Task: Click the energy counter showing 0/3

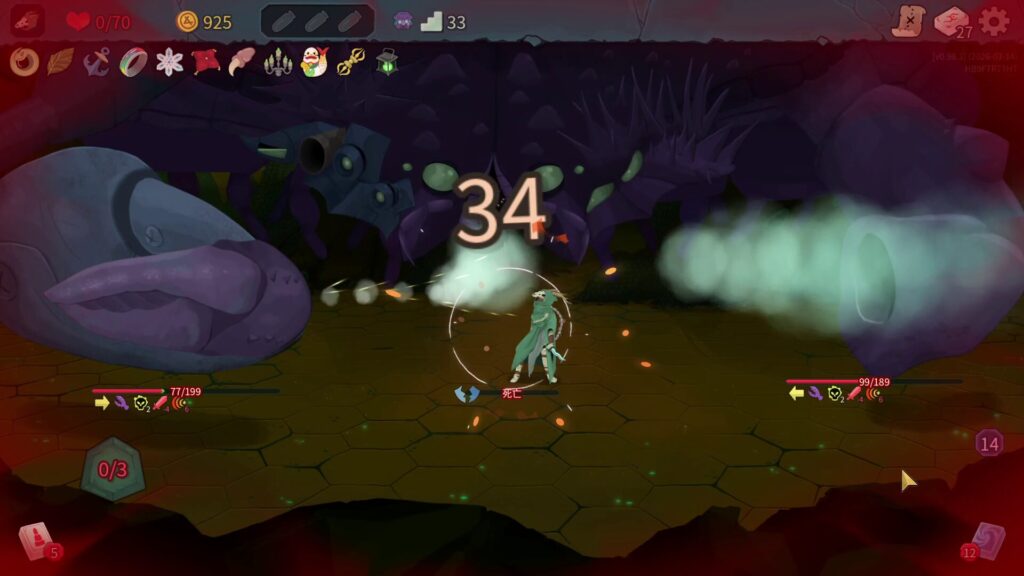Action: pyautogui.click(x=112, y=469)
